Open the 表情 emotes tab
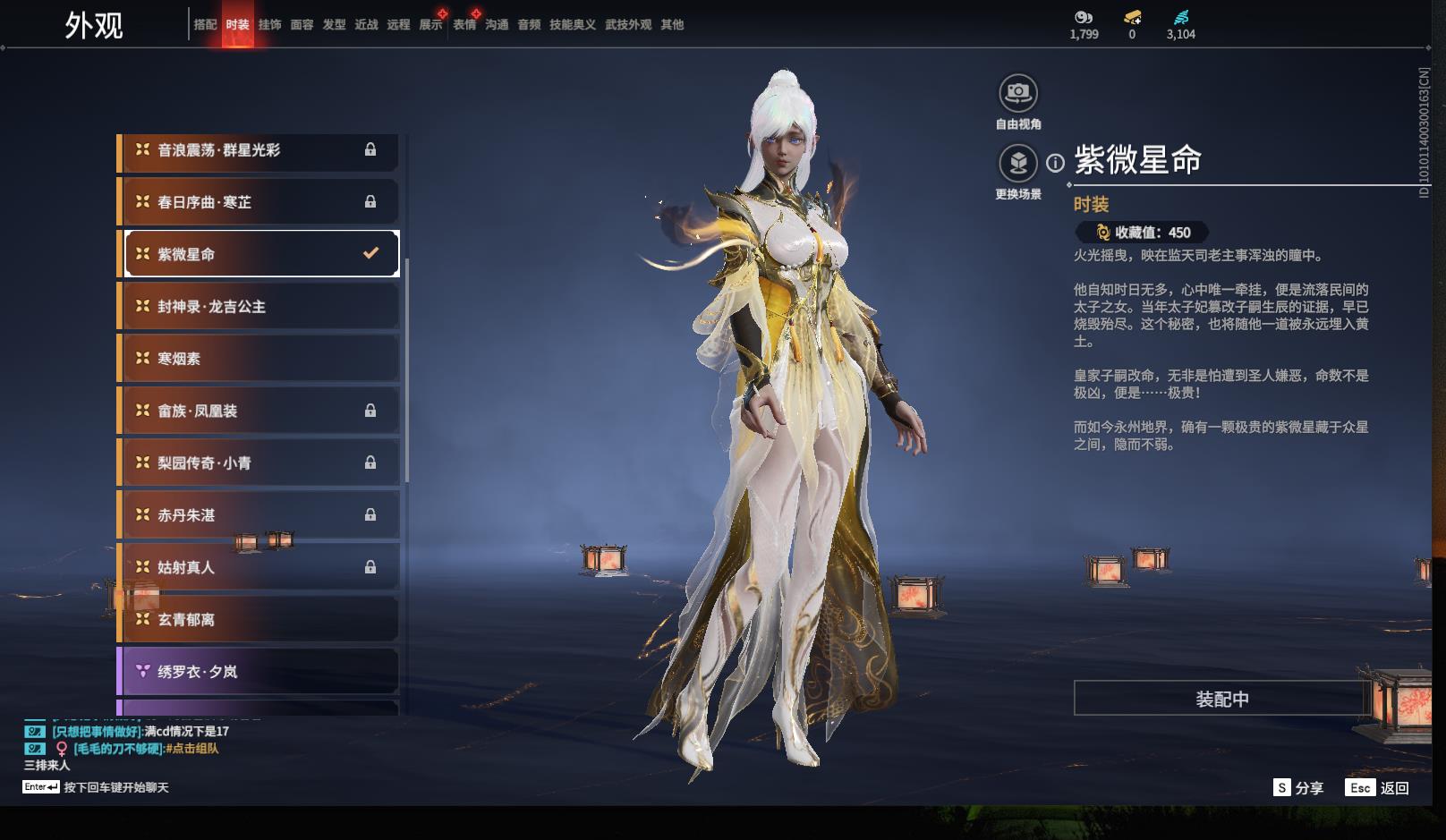 (x=464, y=25)
